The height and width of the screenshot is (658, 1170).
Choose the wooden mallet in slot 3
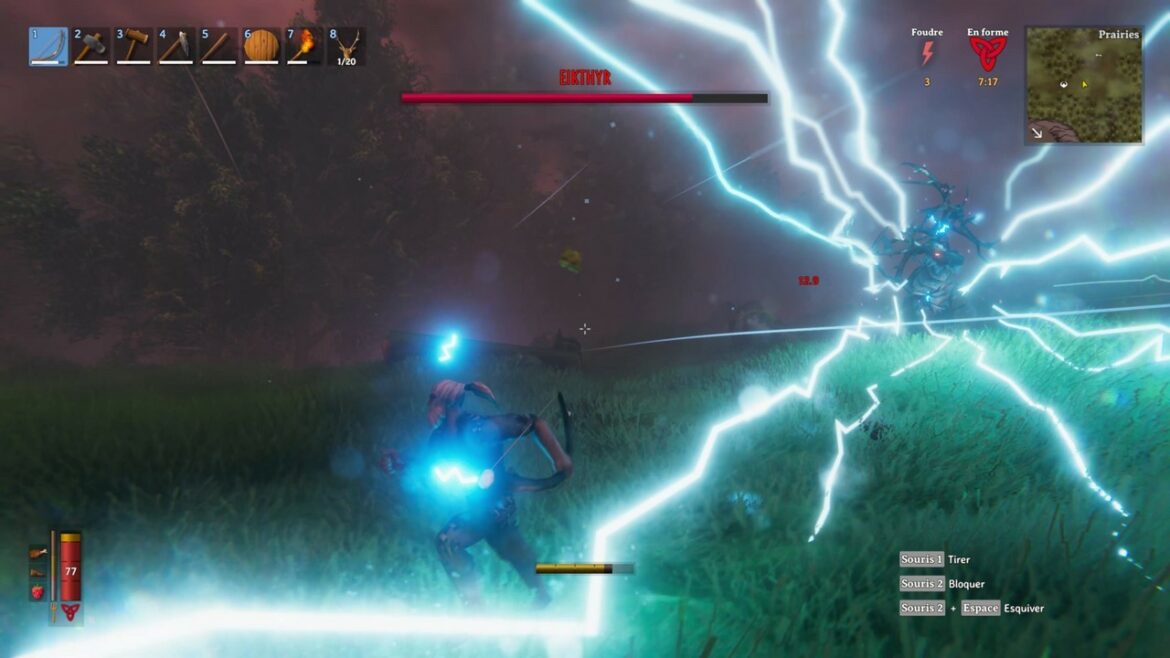134,47
